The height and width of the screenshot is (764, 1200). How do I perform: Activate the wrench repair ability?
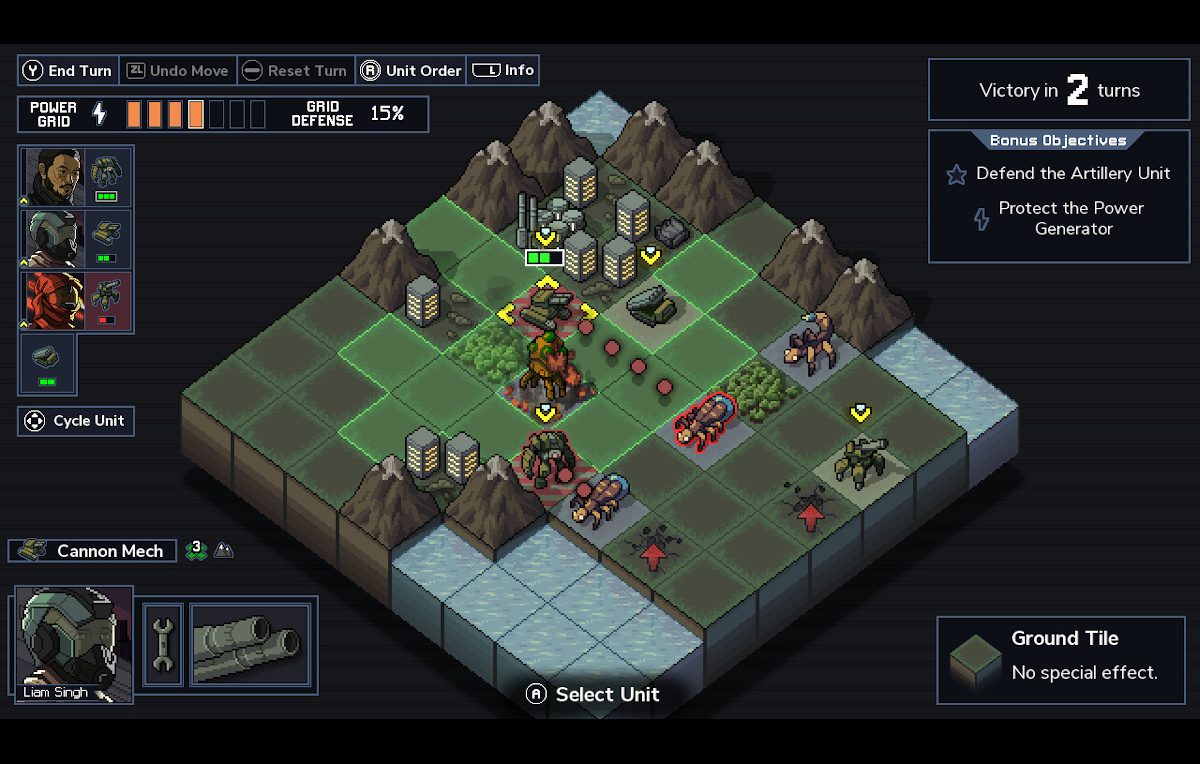coord(162,644)
